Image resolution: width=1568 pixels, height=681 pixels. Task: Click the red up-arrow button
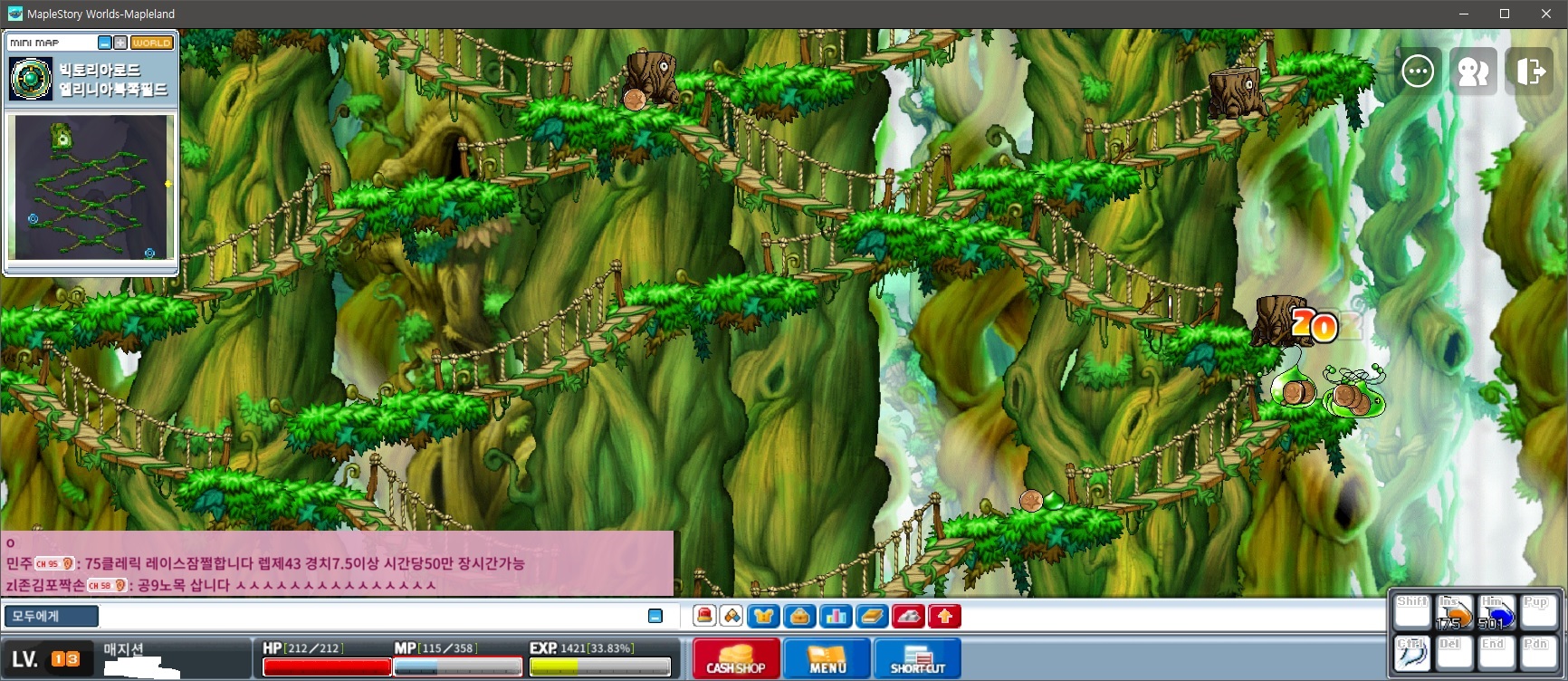tap(944, 617)
